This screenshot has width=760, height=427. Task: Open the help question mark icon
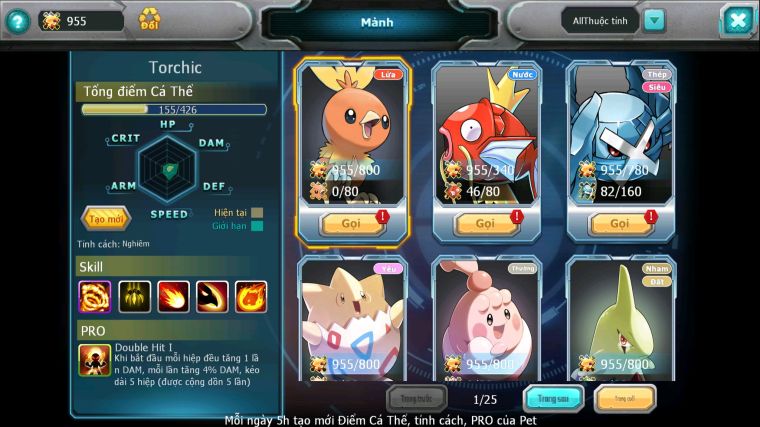[16, 20]
